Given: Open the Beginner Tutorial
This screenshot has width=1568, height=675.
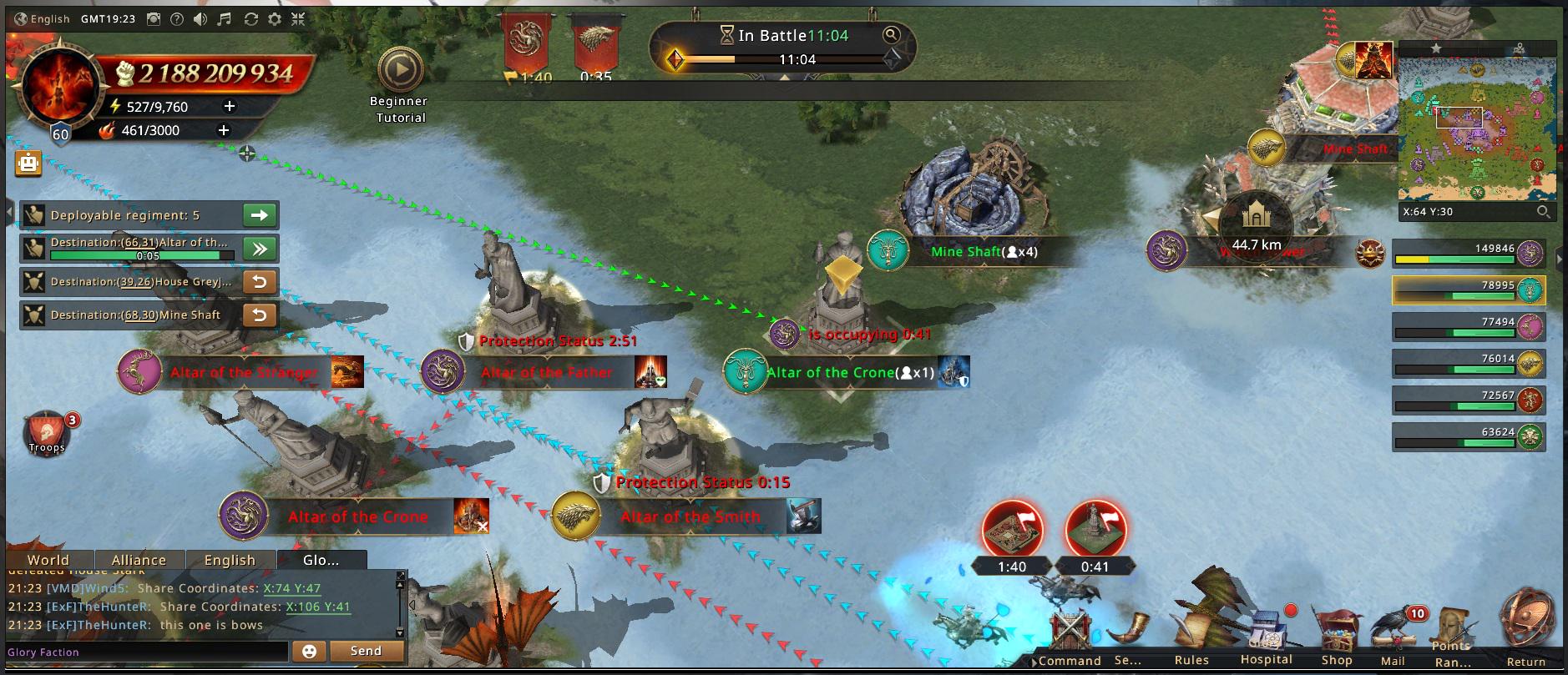Looking at the screenshot, I should pyautogui.click(x=400, y=72).
